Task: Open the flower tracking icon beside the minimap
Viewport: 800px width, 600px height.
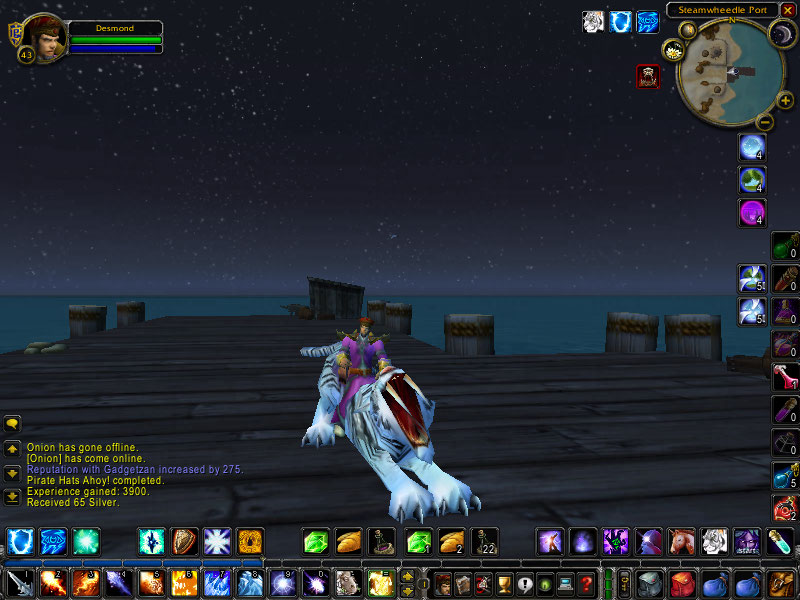Action: point(673,50)
